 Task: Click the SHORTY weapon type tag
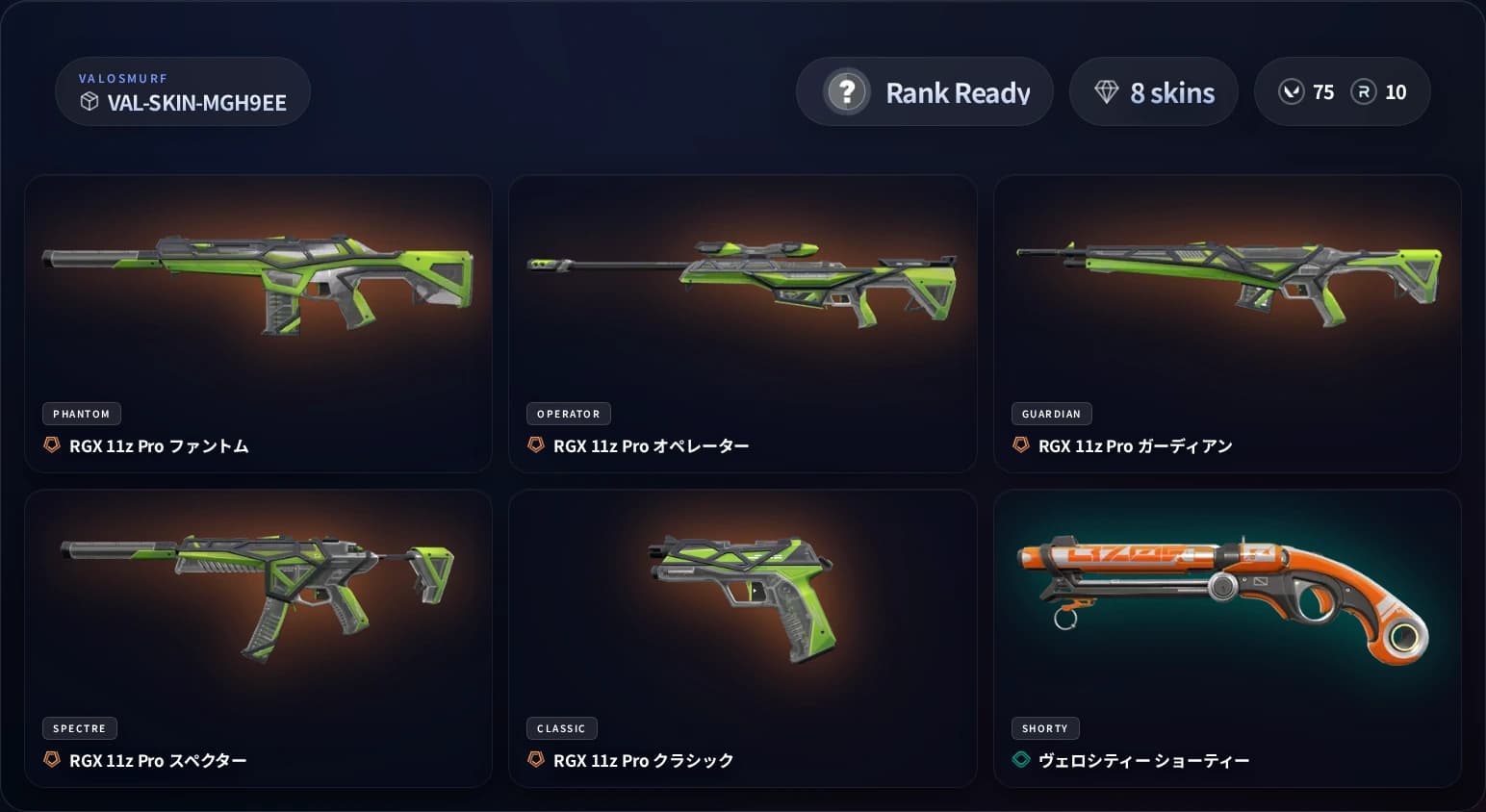1044,728
